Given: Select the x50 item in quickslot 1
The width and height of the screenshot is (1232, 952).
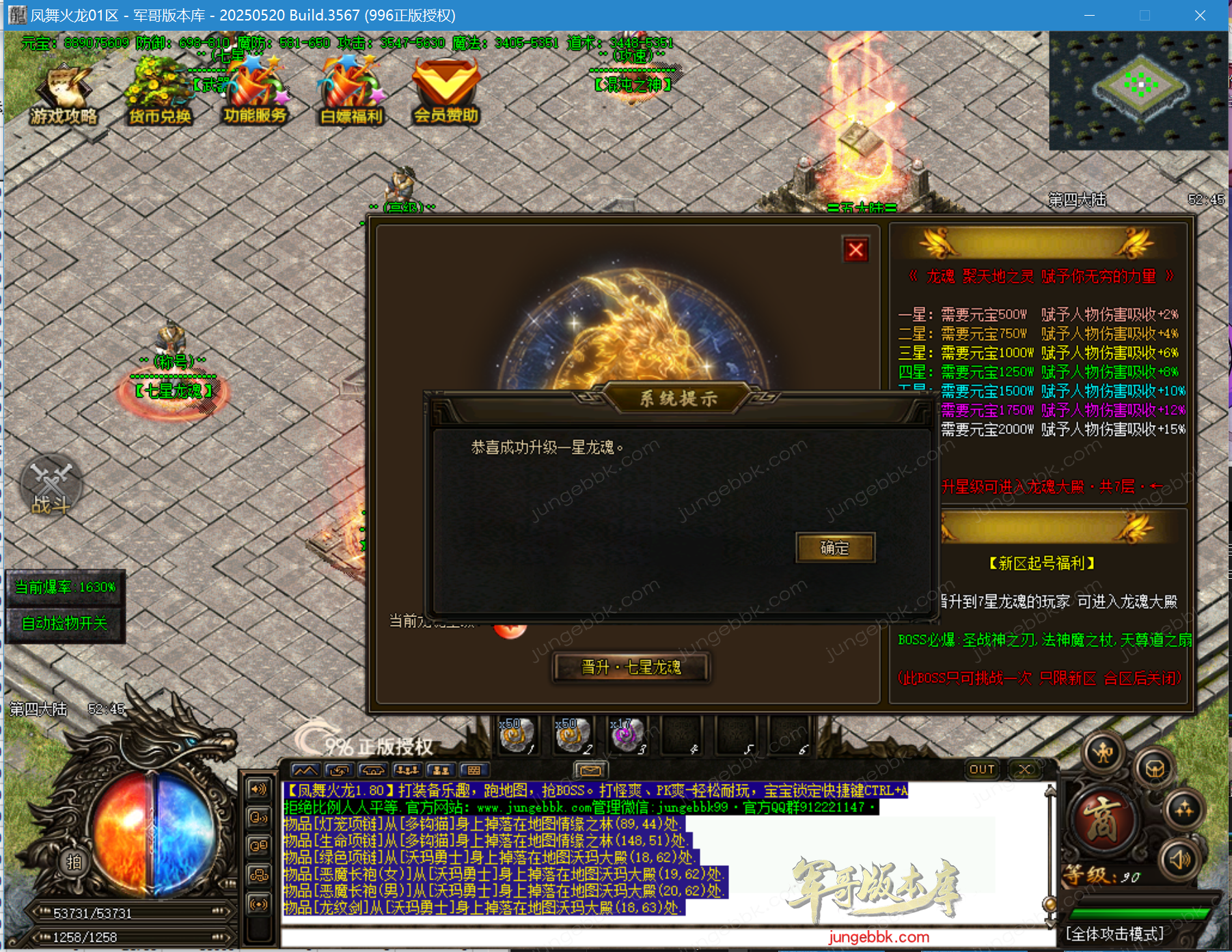Looking at the screenshot, I should pos(517,736).
